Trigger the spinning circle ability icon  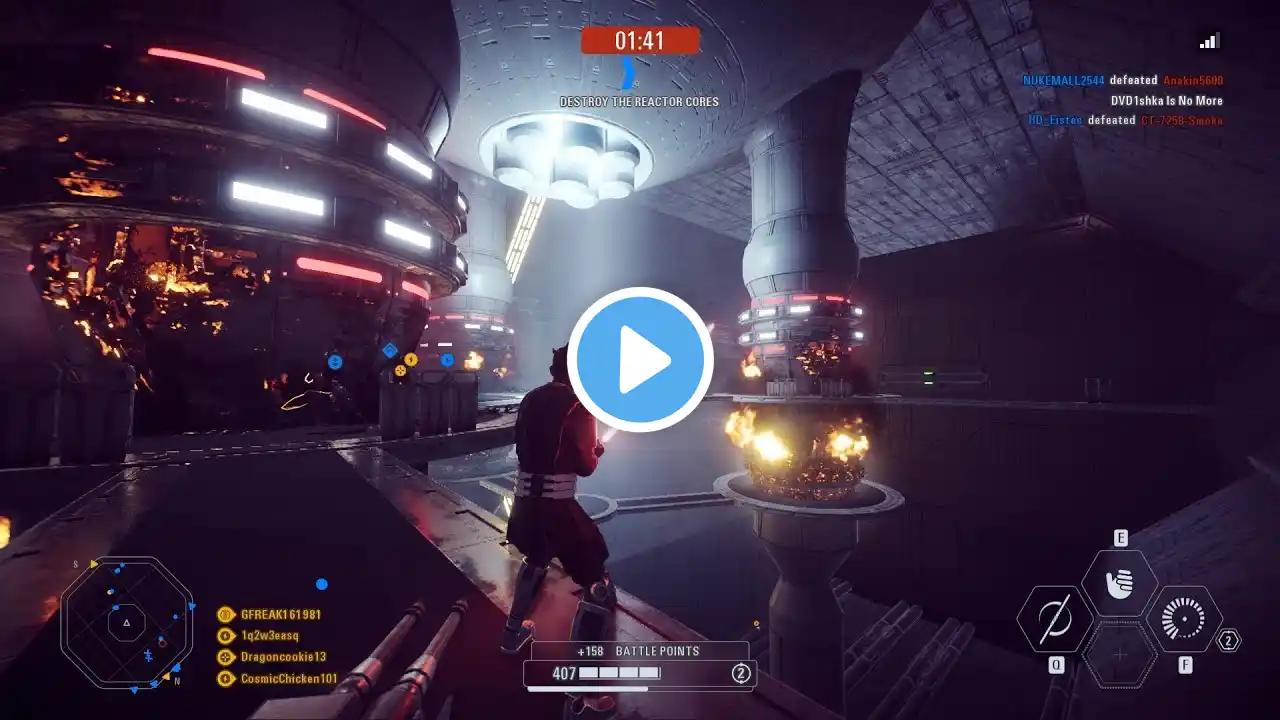pyautogui.click(x=1184, y=620)
